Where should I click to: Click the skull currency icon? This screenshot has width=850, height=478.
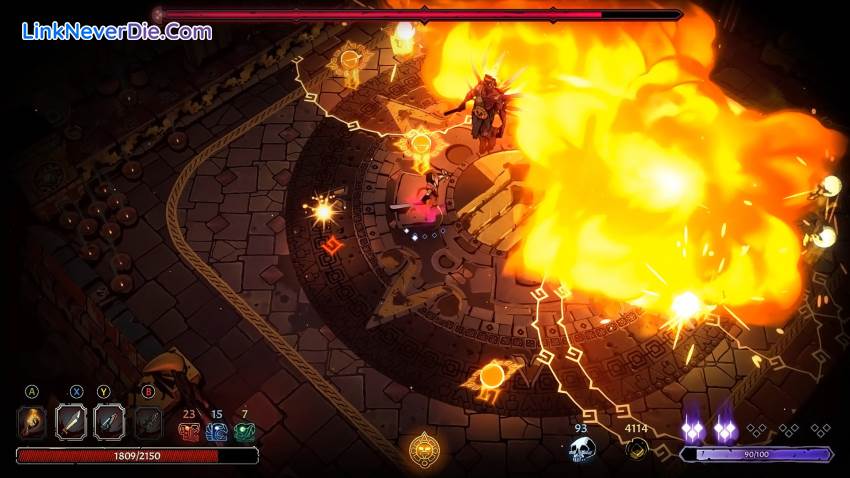[x=582, y=450]
